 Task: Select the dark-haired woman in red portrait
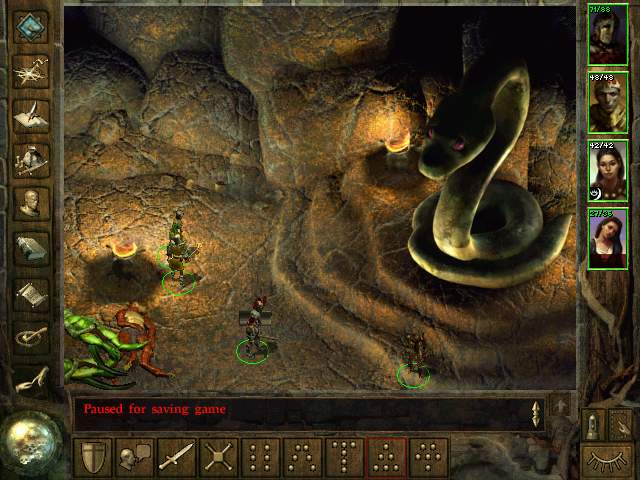click(x=608, y=238)
